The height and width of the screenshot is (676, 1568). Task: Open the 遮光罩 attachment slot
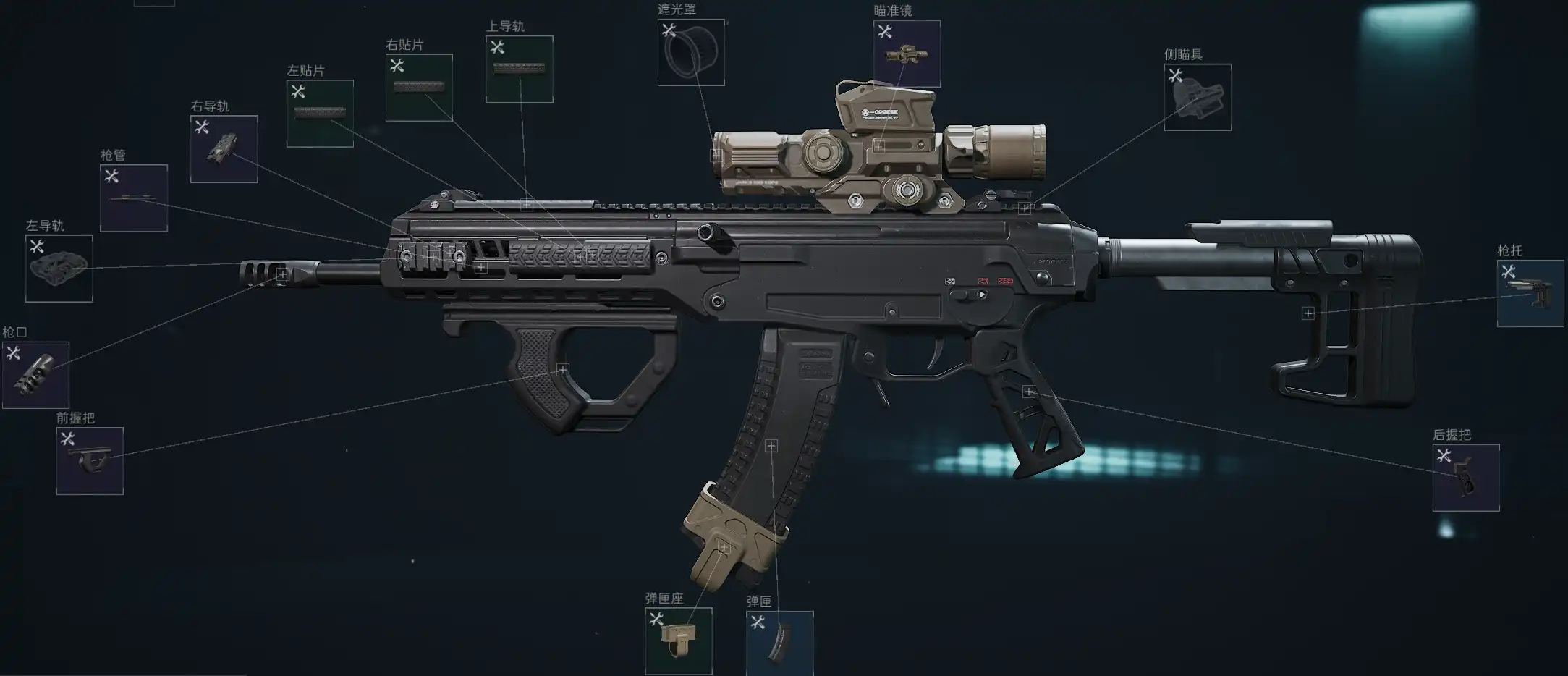click(691, 53)
